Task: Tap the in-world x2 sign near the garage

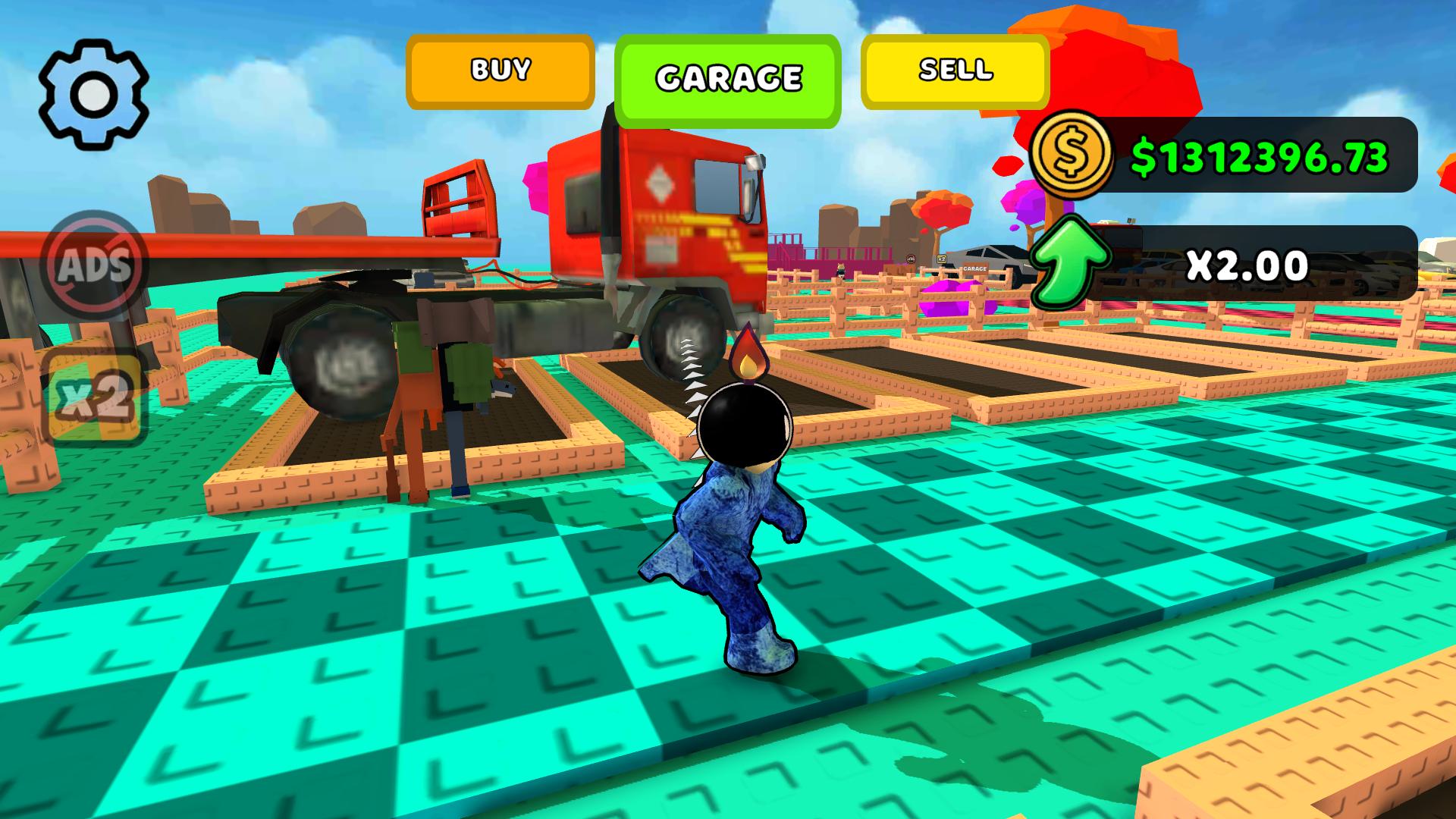Action: pyautogui.click(x=942, y=259)
